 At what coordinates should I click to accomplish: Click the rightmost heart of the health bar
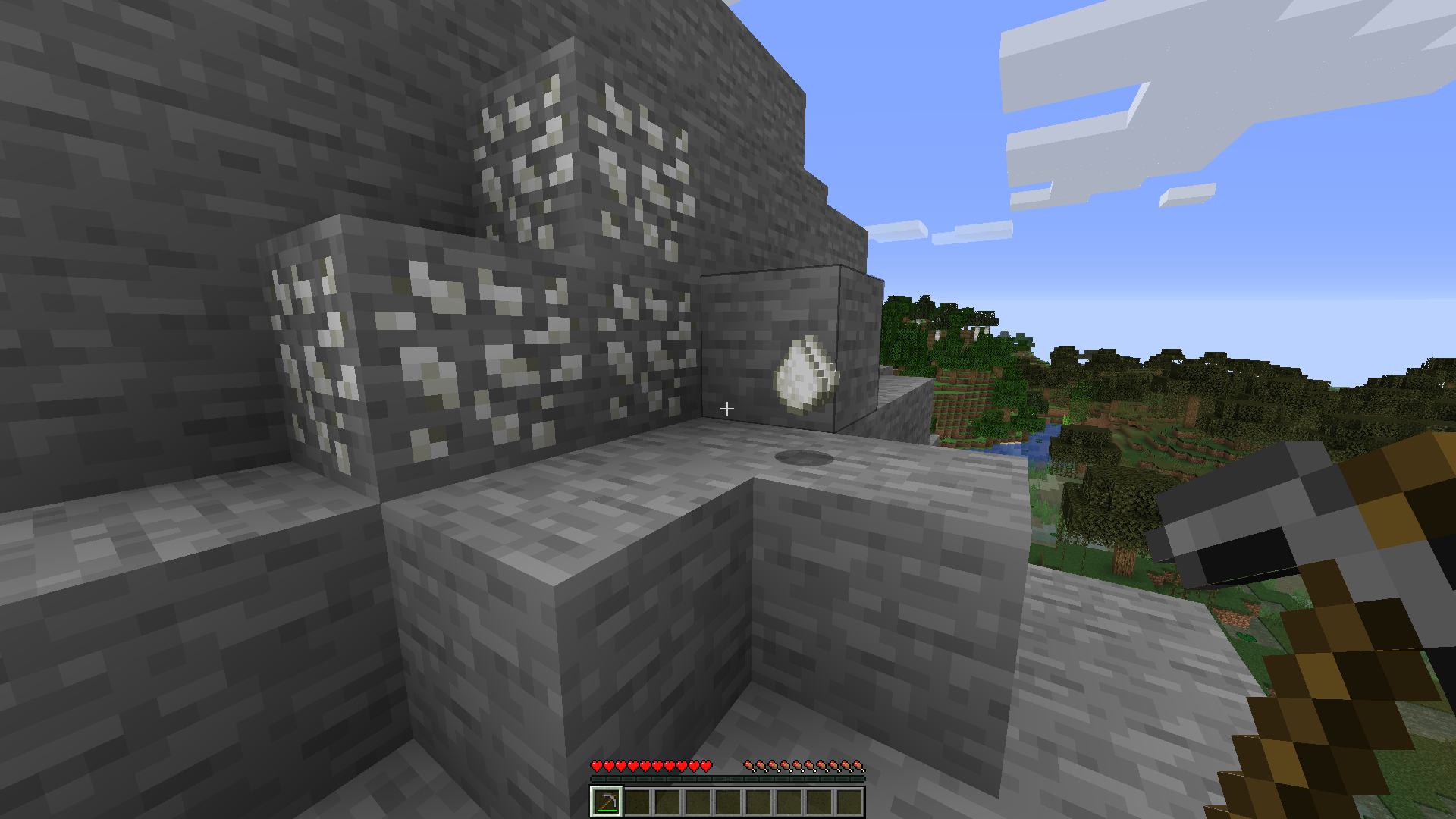707,766
